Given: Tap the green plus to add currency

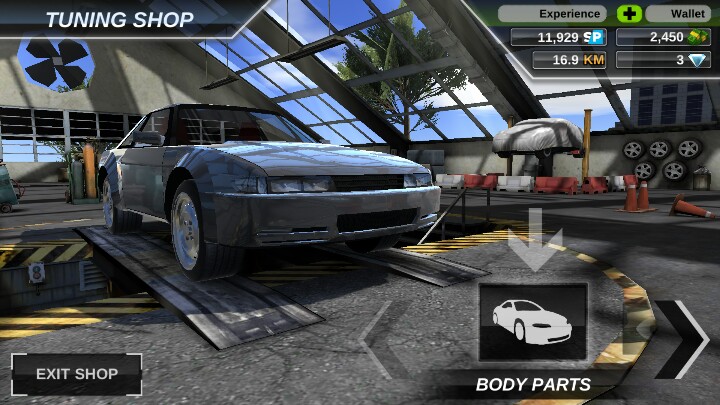Looking at the screenshot, I should (628, 14).
